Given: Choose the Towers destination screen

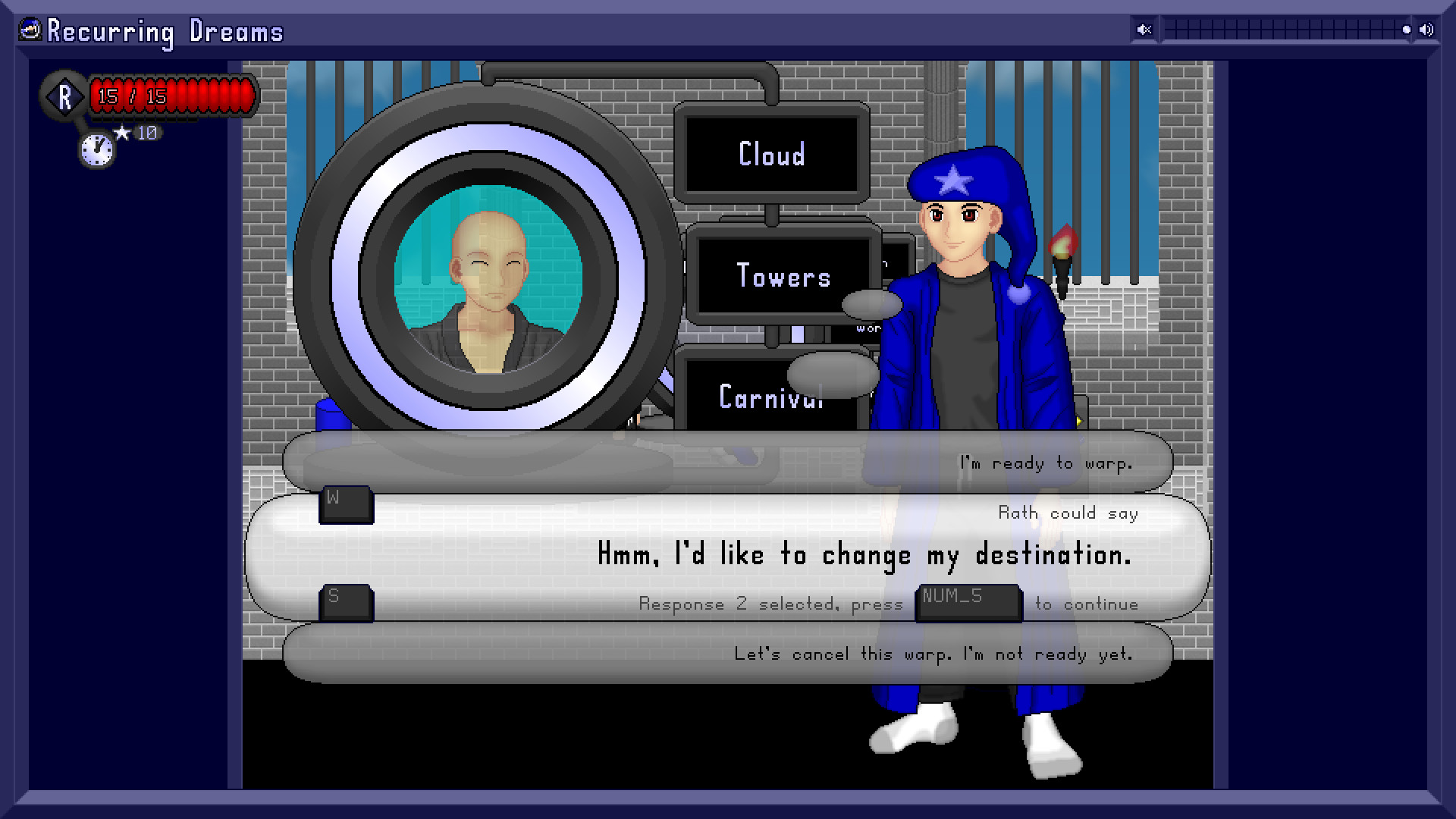Looking at the screenshot, I should tap(783, 277).
